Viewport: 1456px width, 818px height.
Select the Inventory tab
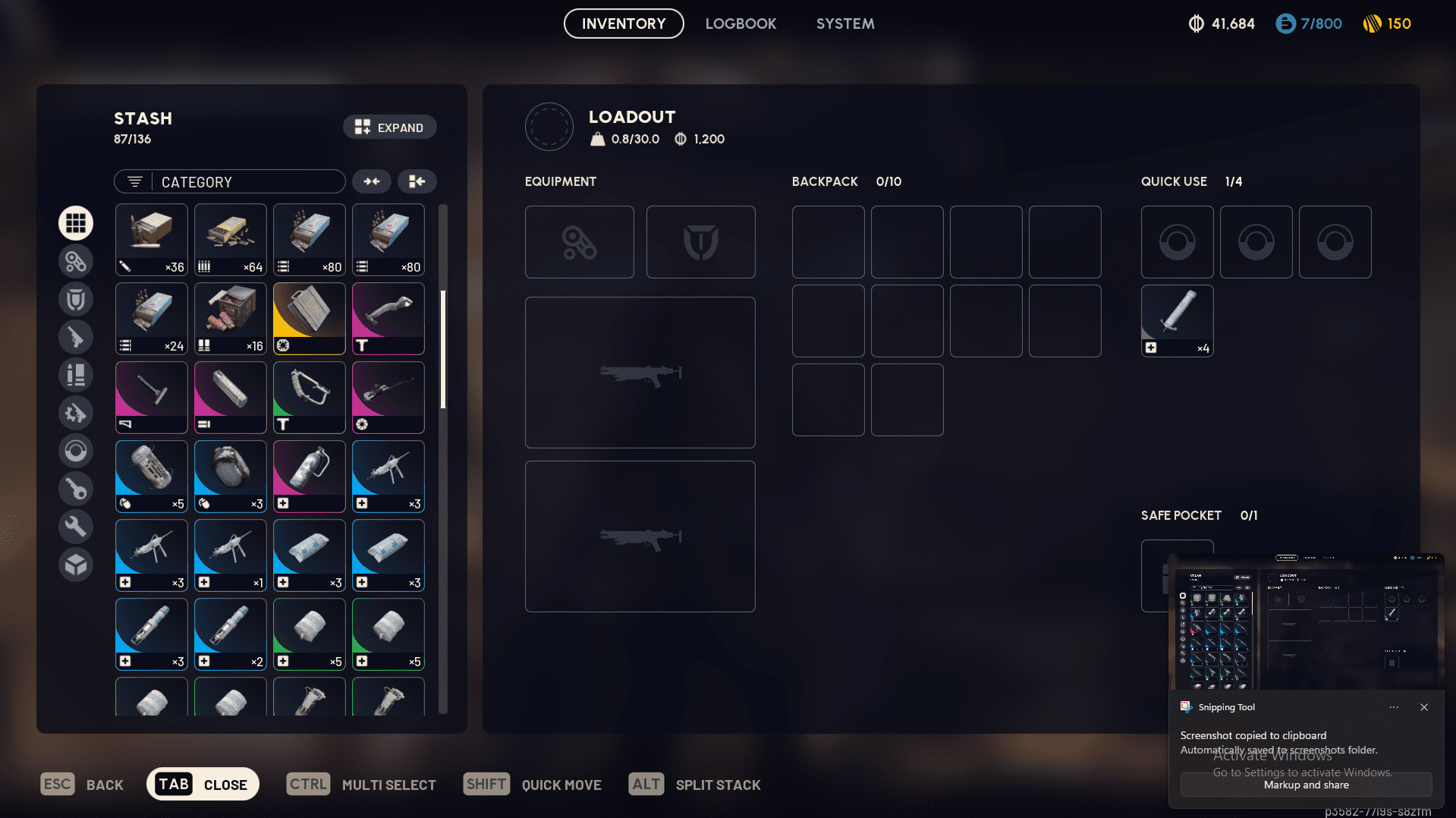pyautogui.click(x=623, y=24)
